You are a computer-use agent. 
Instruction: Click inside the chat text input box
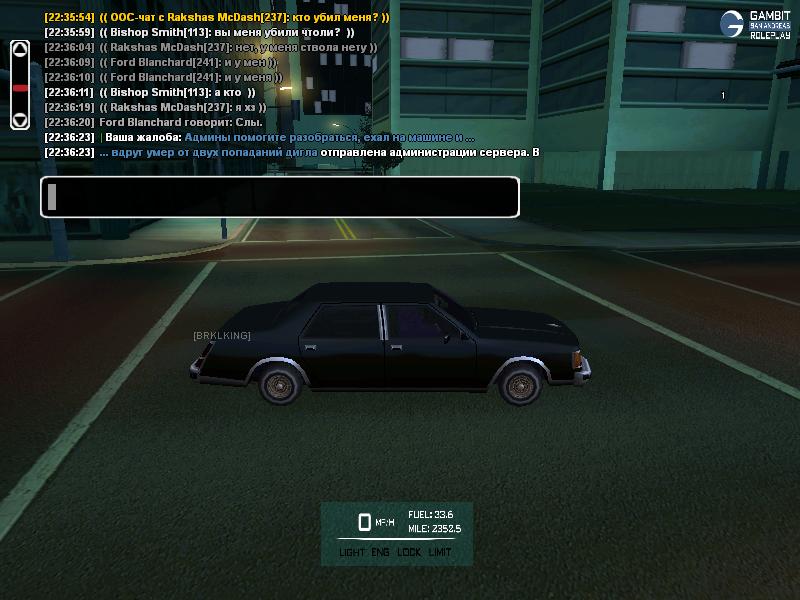[280, 197]
